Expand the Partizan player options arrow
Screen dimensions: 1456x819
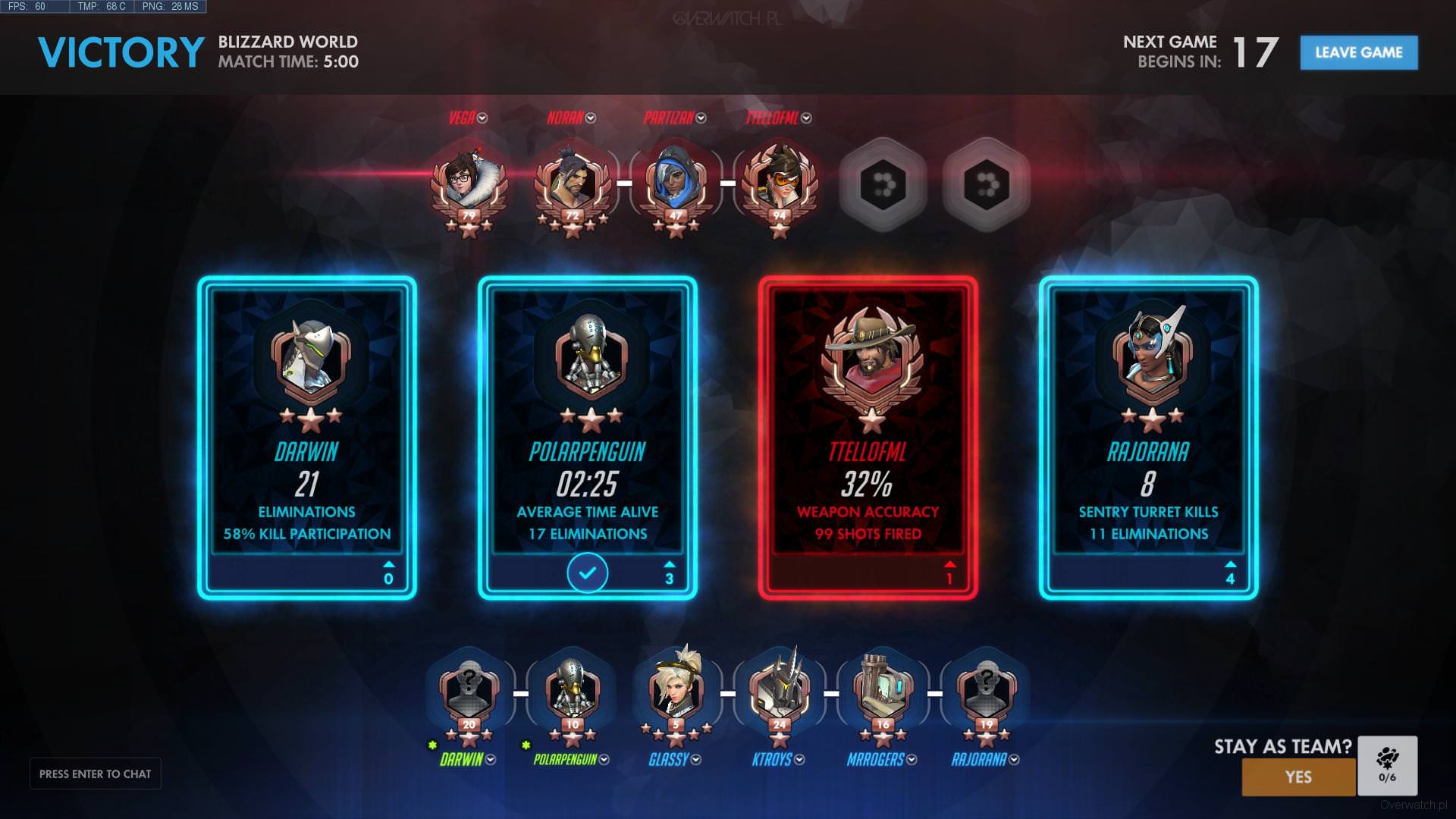pos(701,118)
